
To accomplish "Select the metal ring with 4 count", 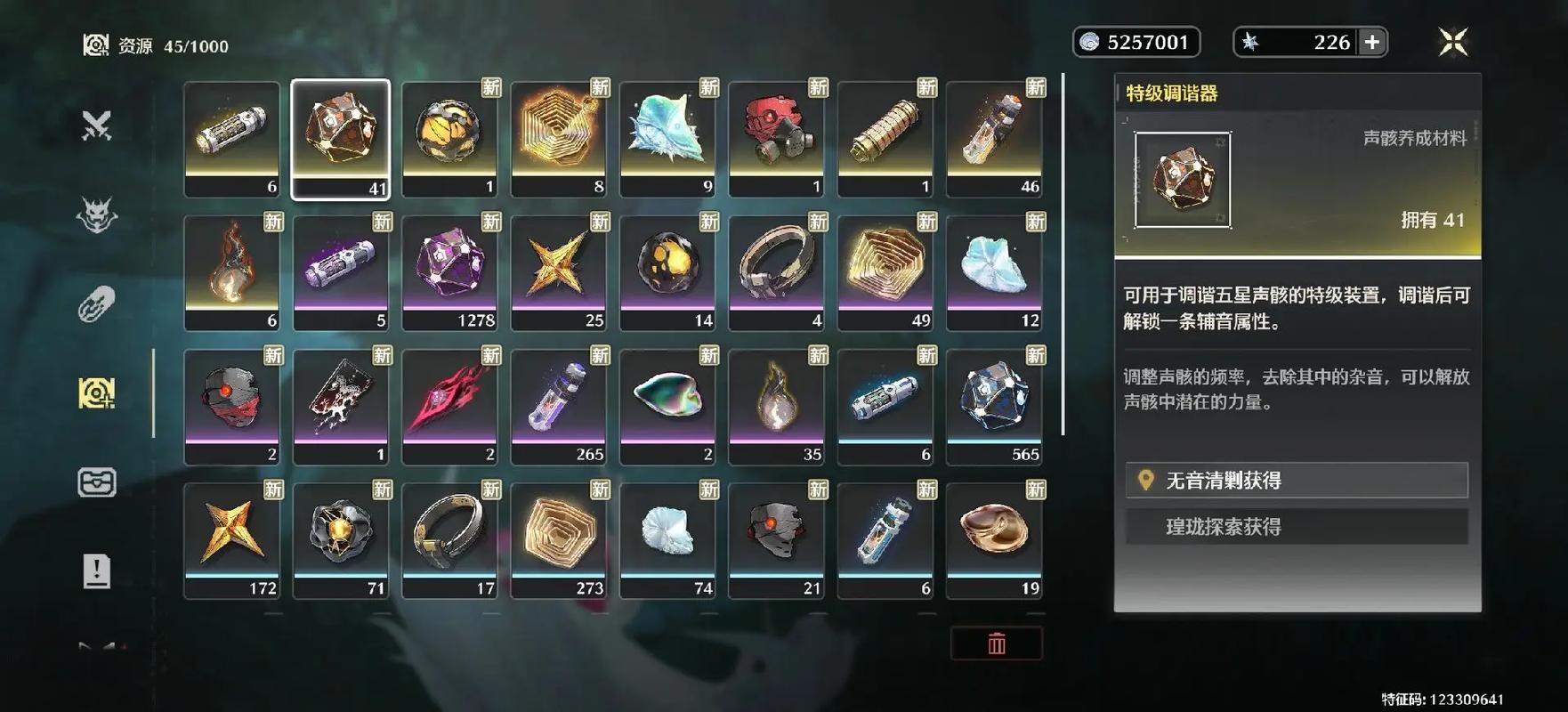I will coord(776,272).
